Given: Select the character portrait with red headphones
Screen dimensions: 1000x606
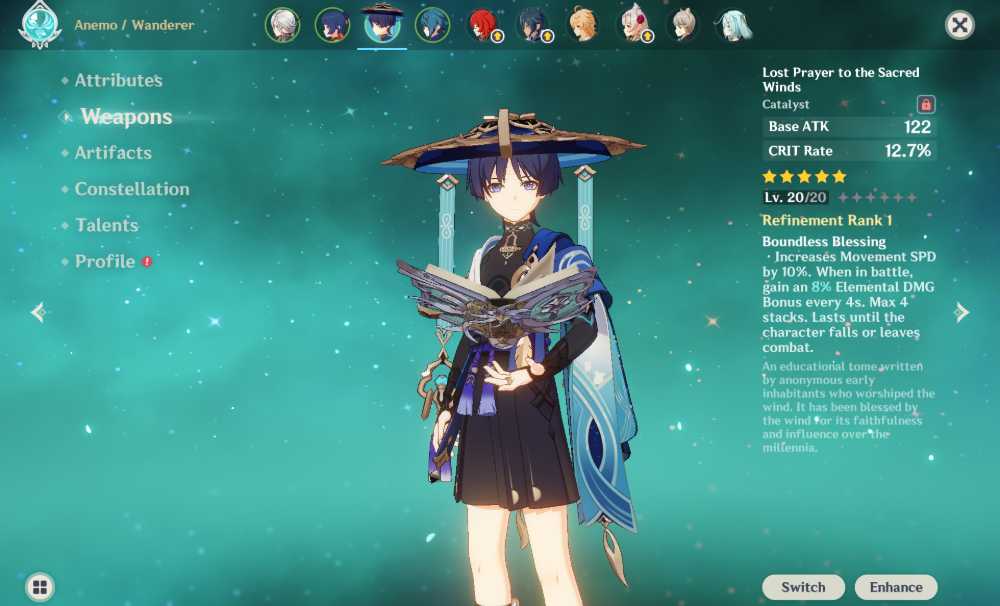Looking at the screenshot, I should click(x=633, y=25).
